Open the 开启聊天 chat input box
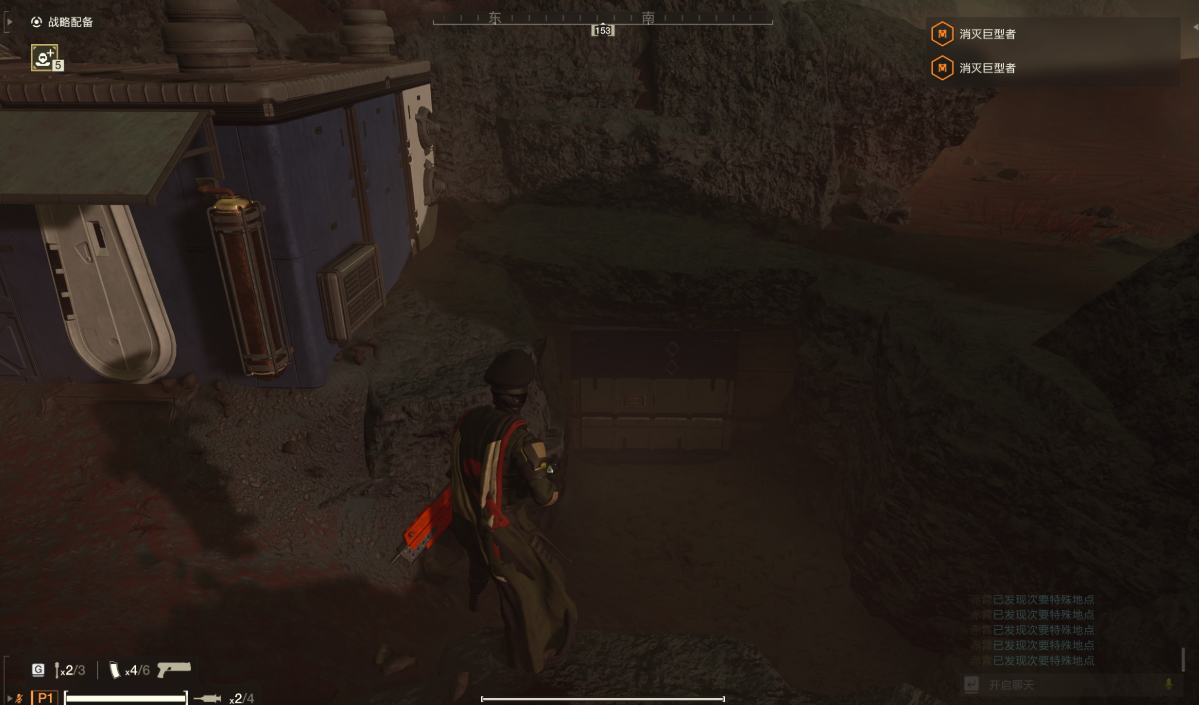 click(x=1060, y=685)
